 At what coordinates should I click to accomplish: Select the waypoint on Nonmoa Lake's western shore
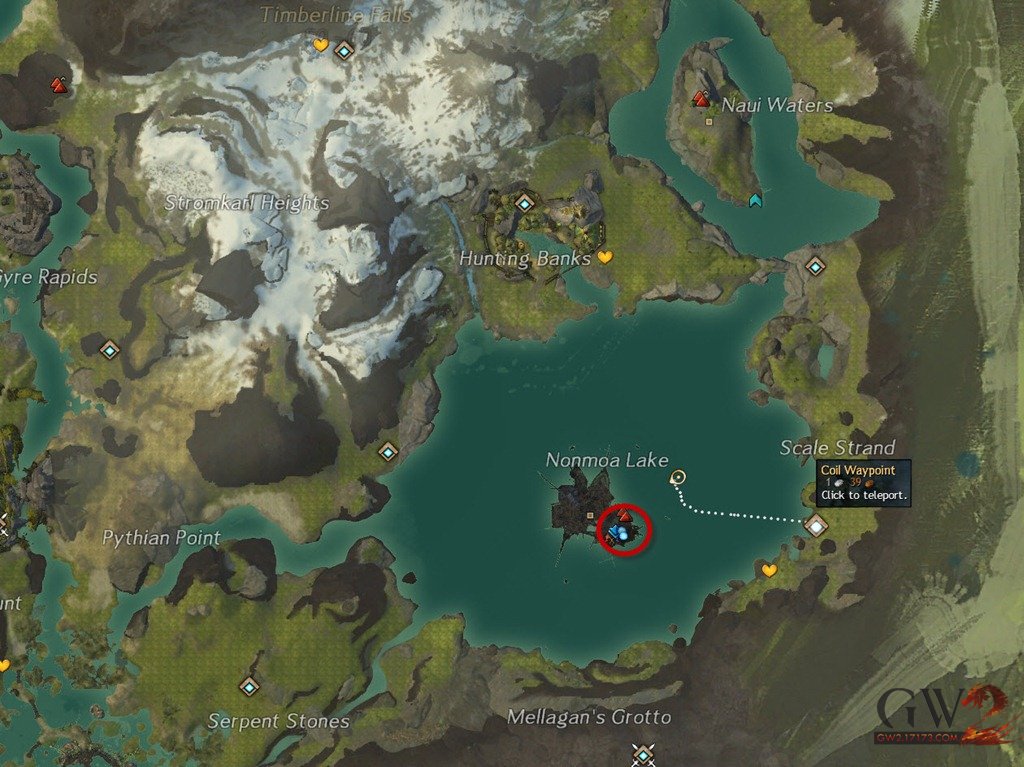click(387, 451)
